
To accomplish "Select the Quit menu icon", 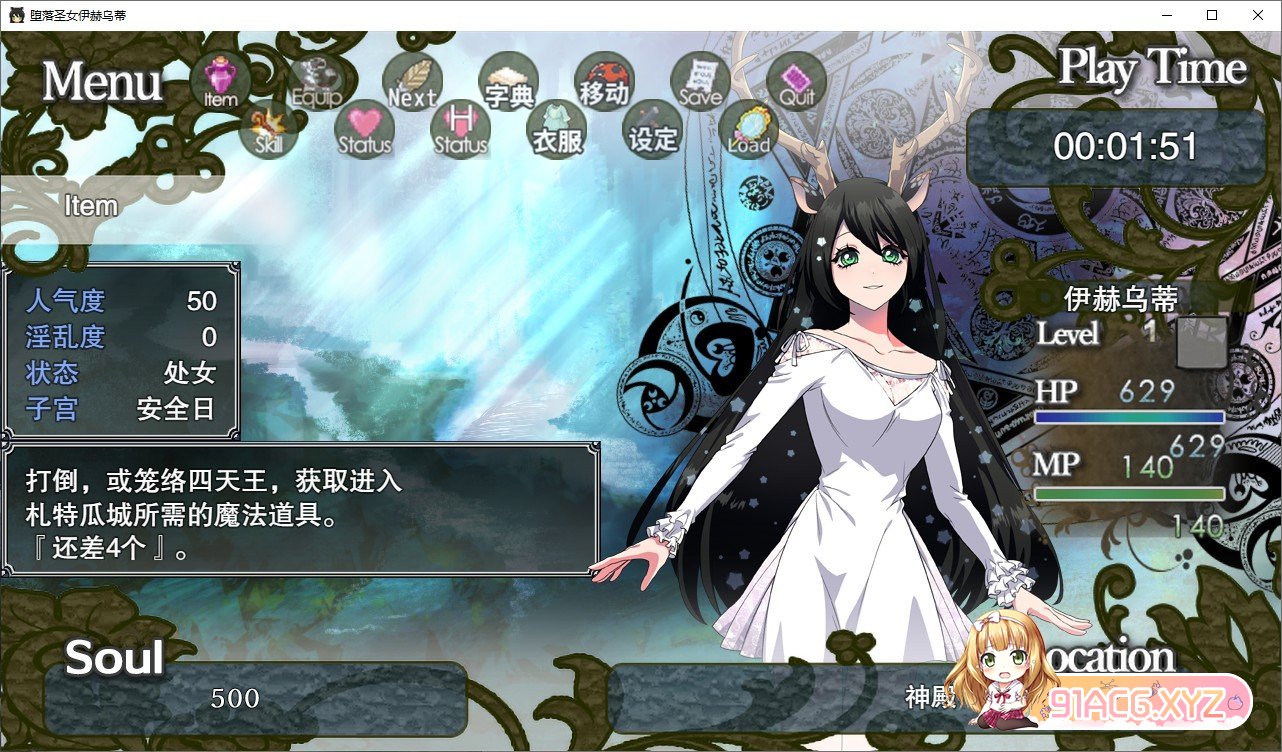I will tap(796, 81).
